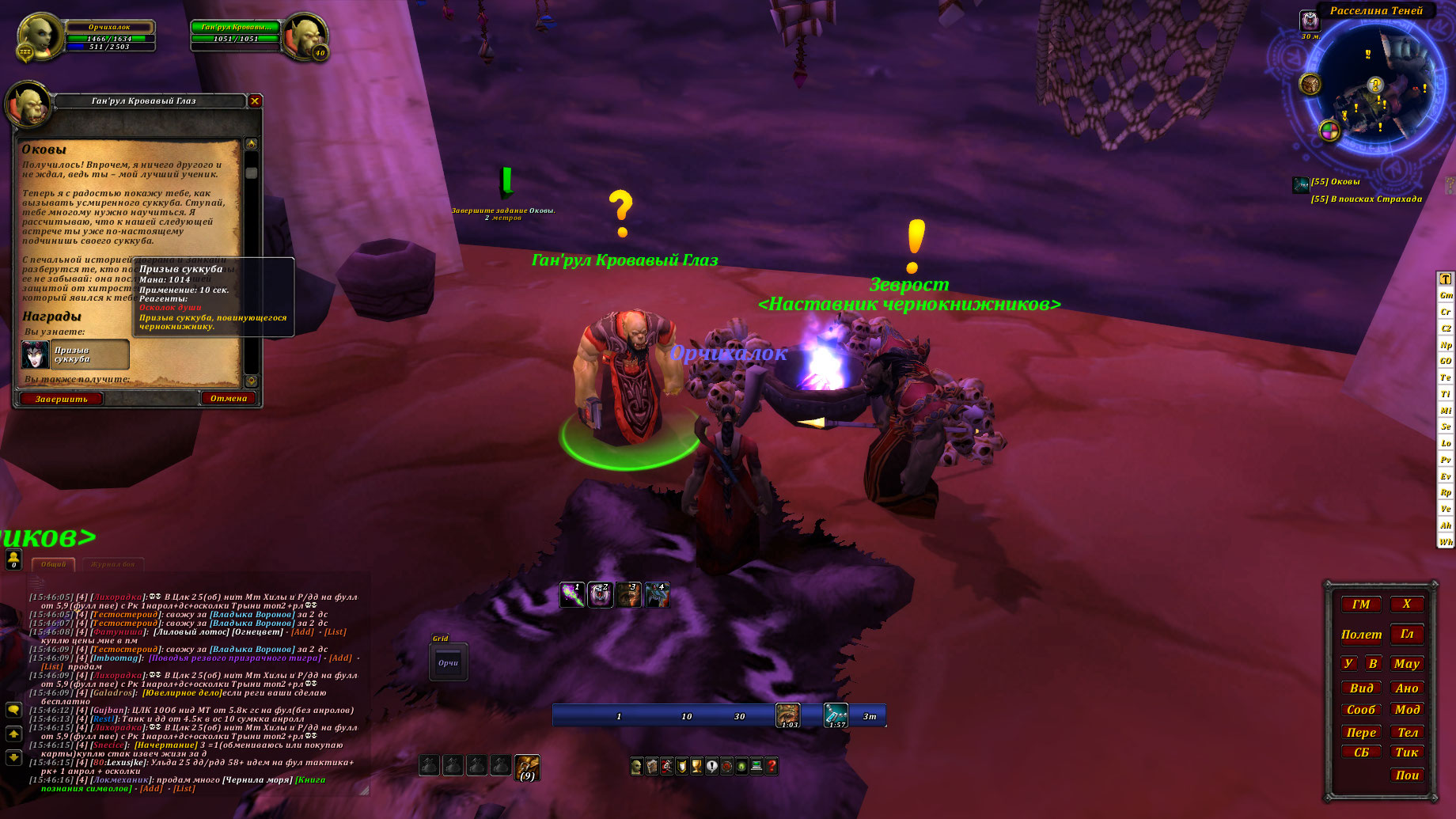Viewport: 1456px width, 819px height.
Task: Activate the Полет button
Action: (x=1361, y=635)
